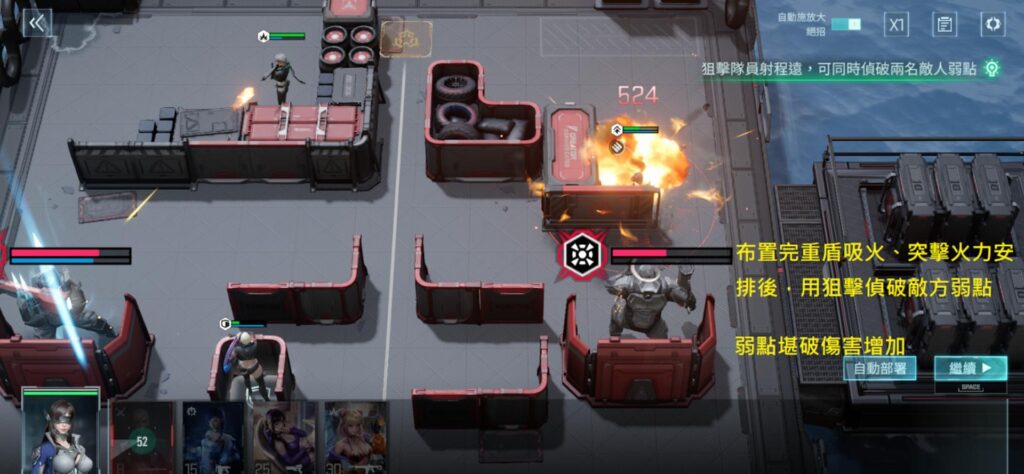Click the green lightbulb hint icon
The width and height of the screenshot is (1024, 474).
point(991,68)
